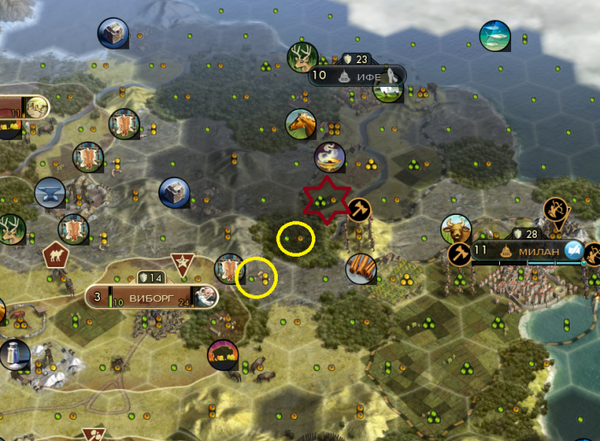Select the cinnamon sticks resource icon
600x441 pixels.
tap(361, 267)
